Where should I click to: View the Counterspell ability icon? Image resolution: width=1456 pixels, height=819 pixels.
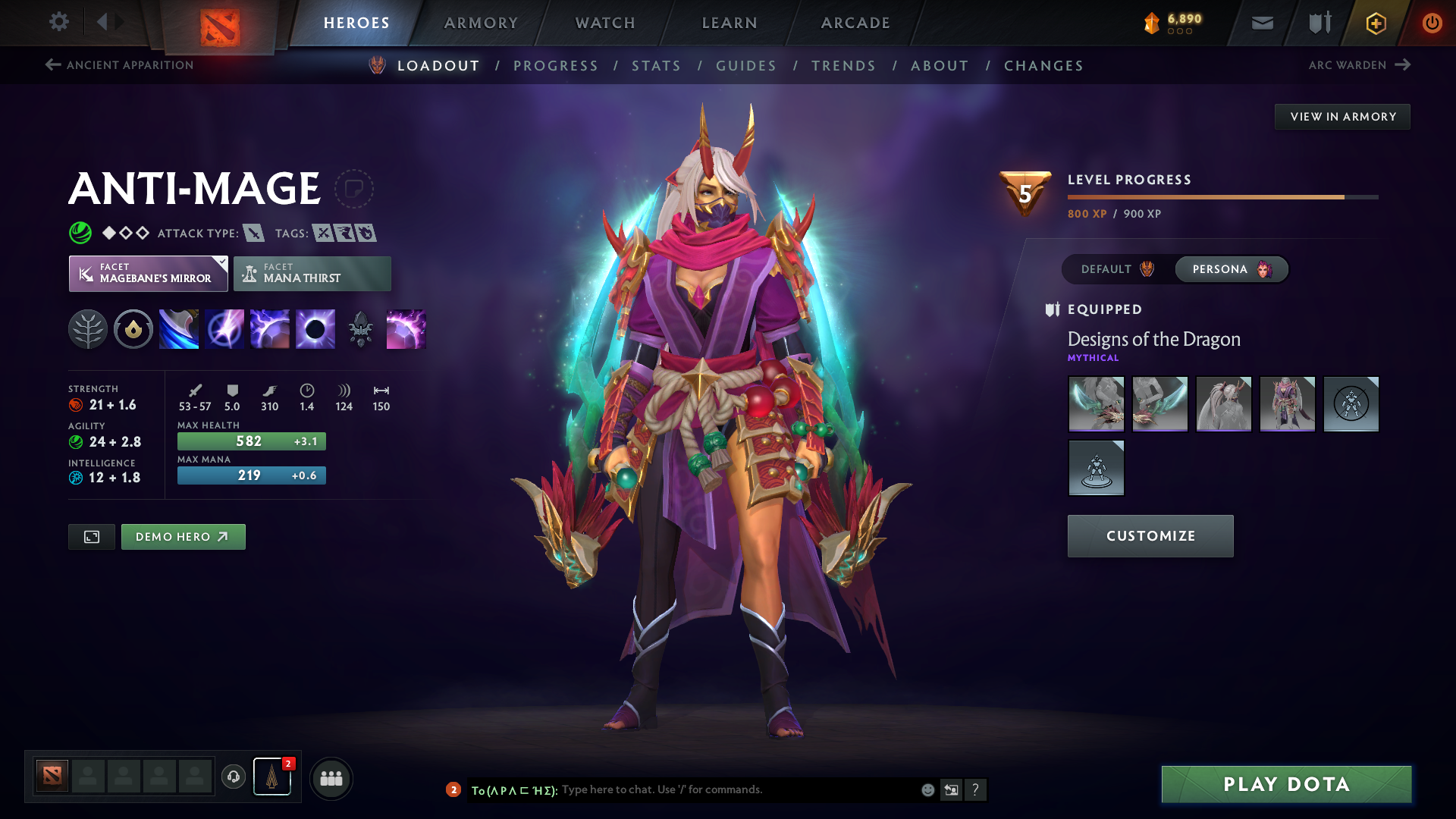pos(269,328)
